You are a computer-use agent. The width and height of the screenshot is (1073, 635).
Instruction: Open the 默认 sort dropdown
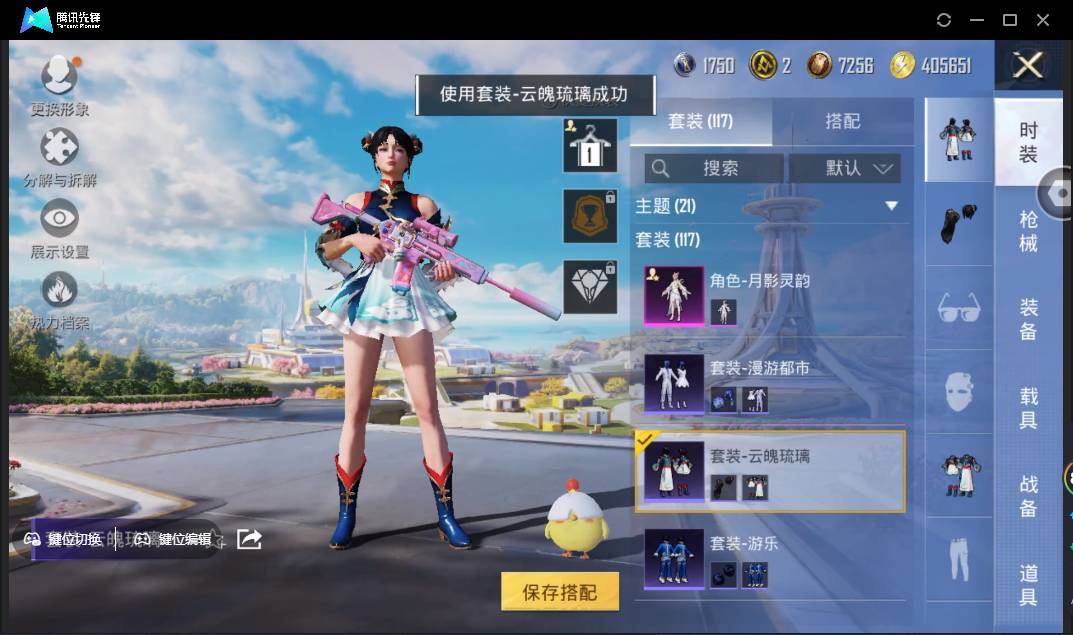(x=845, y=168)
